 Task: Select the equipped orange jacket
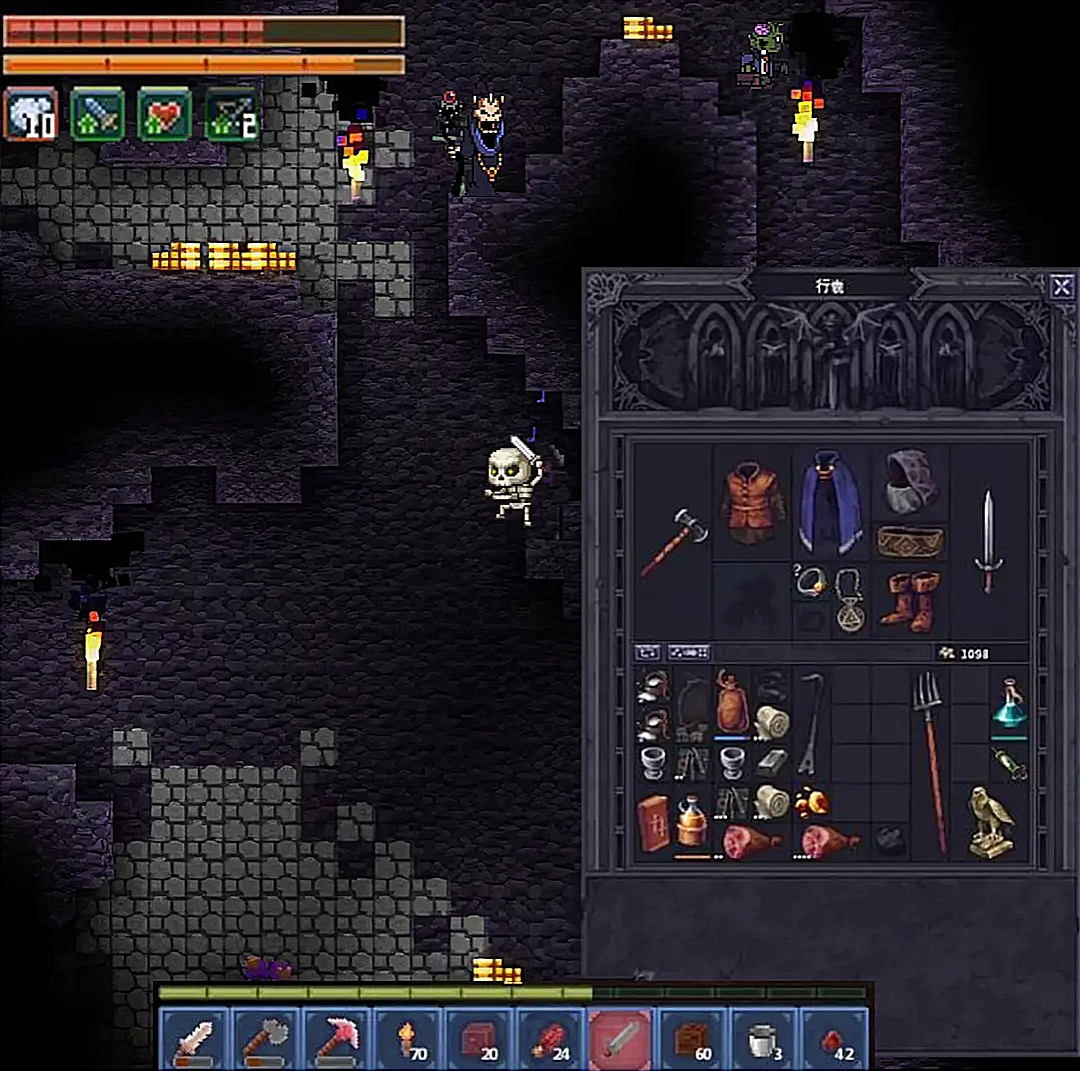click(x=752, y=502)
